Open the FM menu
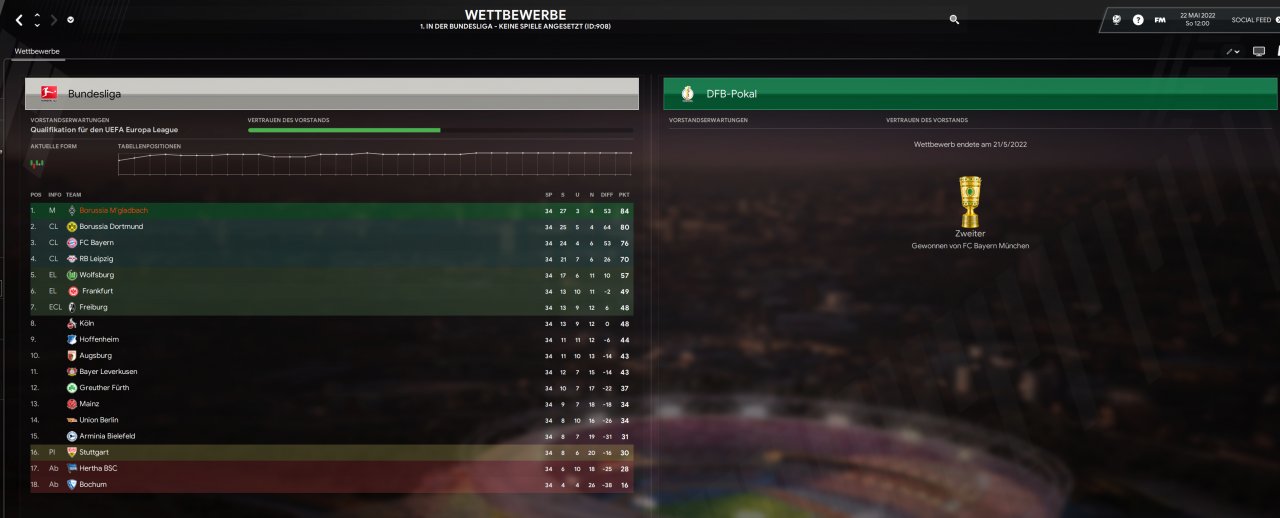This screenshot has height=518, width=1280. (x=1160, y=20)
